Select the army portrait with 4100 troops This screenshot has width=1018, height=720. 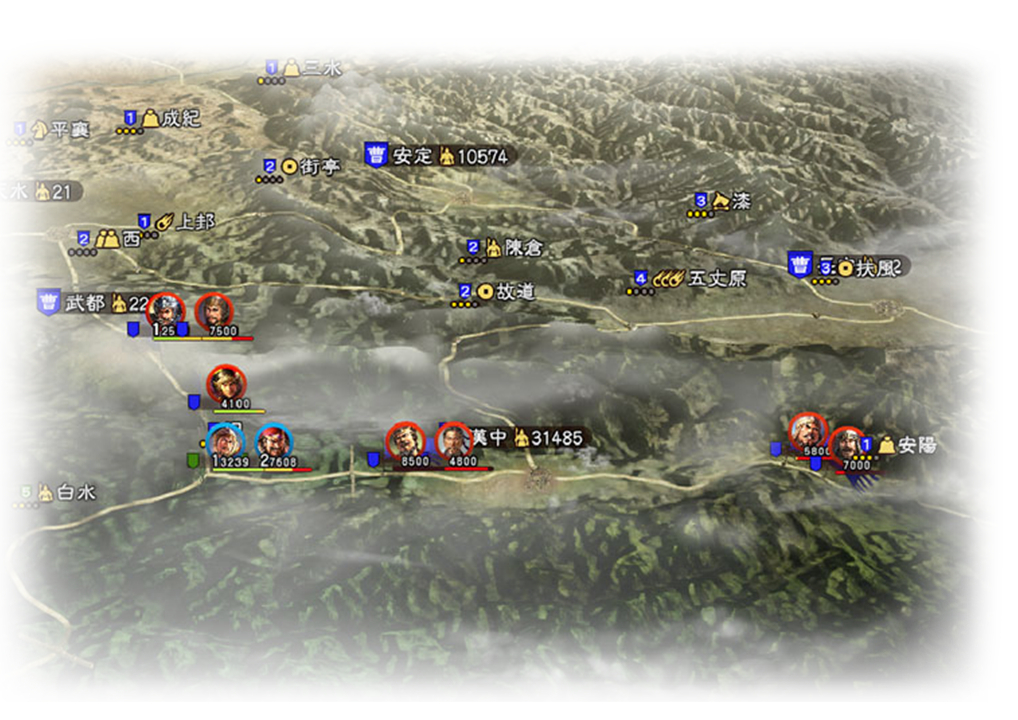[x=227, y=384]
